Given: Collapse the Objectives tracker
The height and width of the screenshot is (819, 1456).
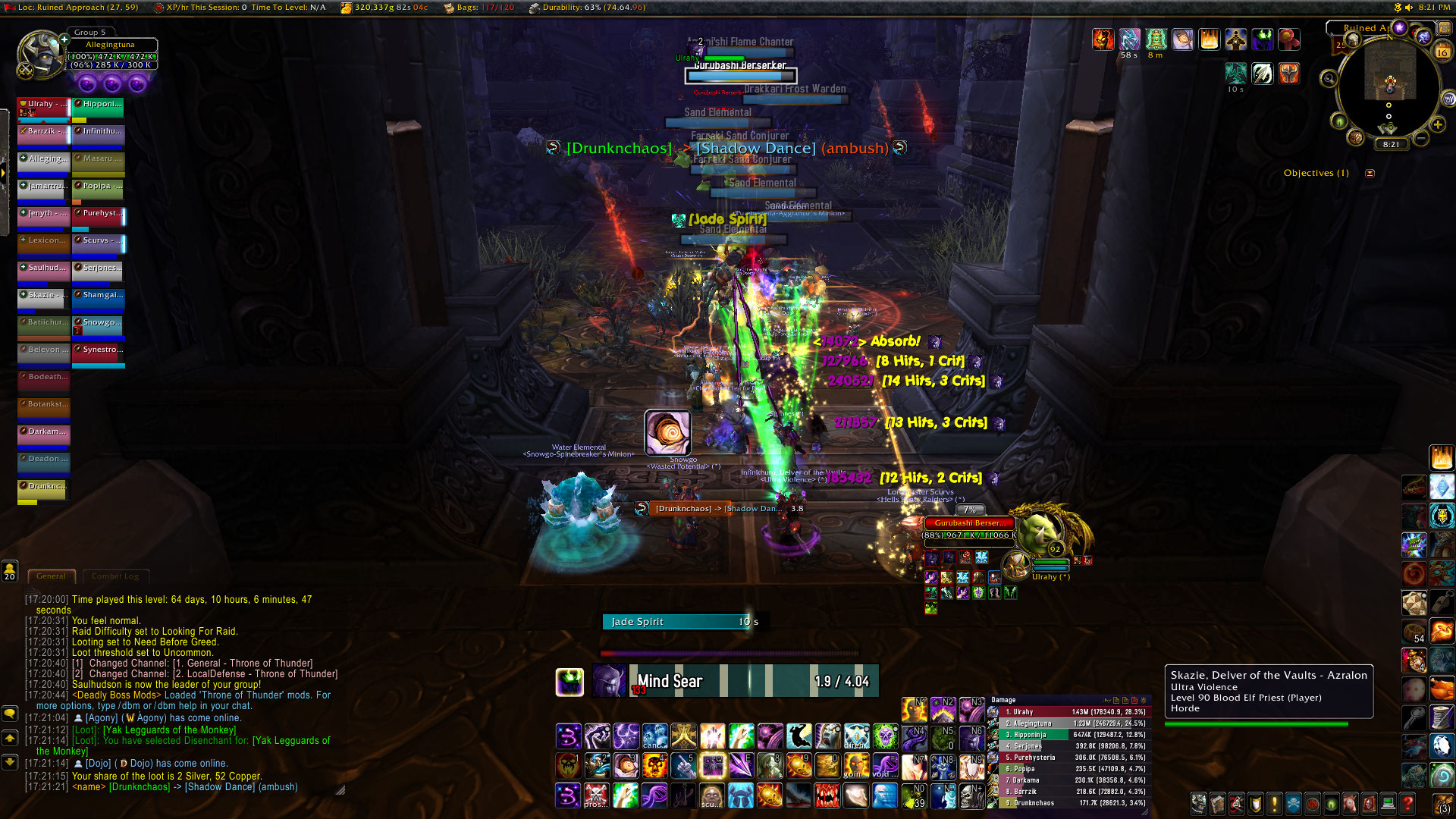Looking at the screenshot, I should coord(1370,174).
